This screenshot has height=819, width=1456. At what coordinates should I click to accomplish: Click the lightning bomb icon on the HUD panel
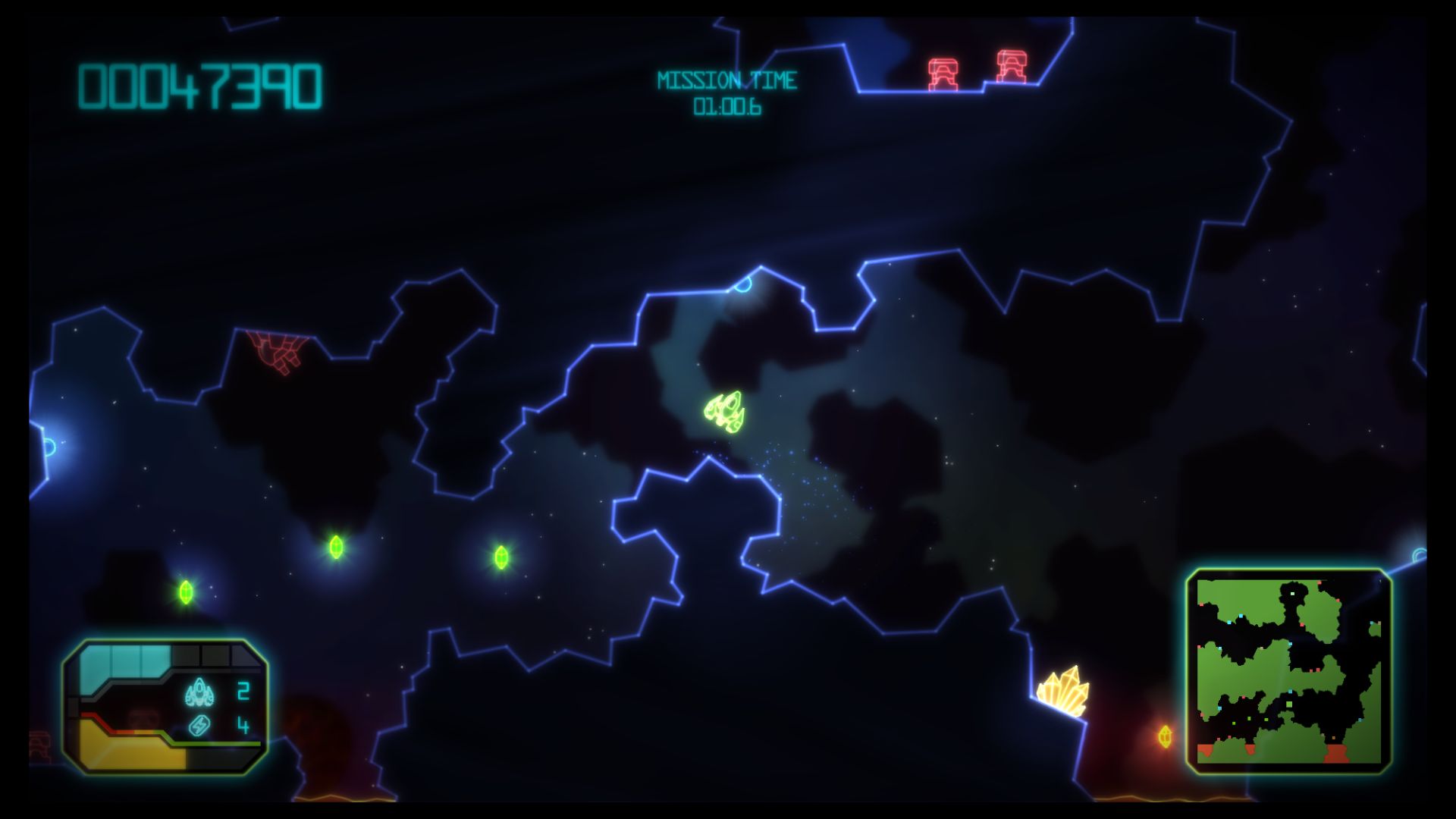[x=198, y=725]
